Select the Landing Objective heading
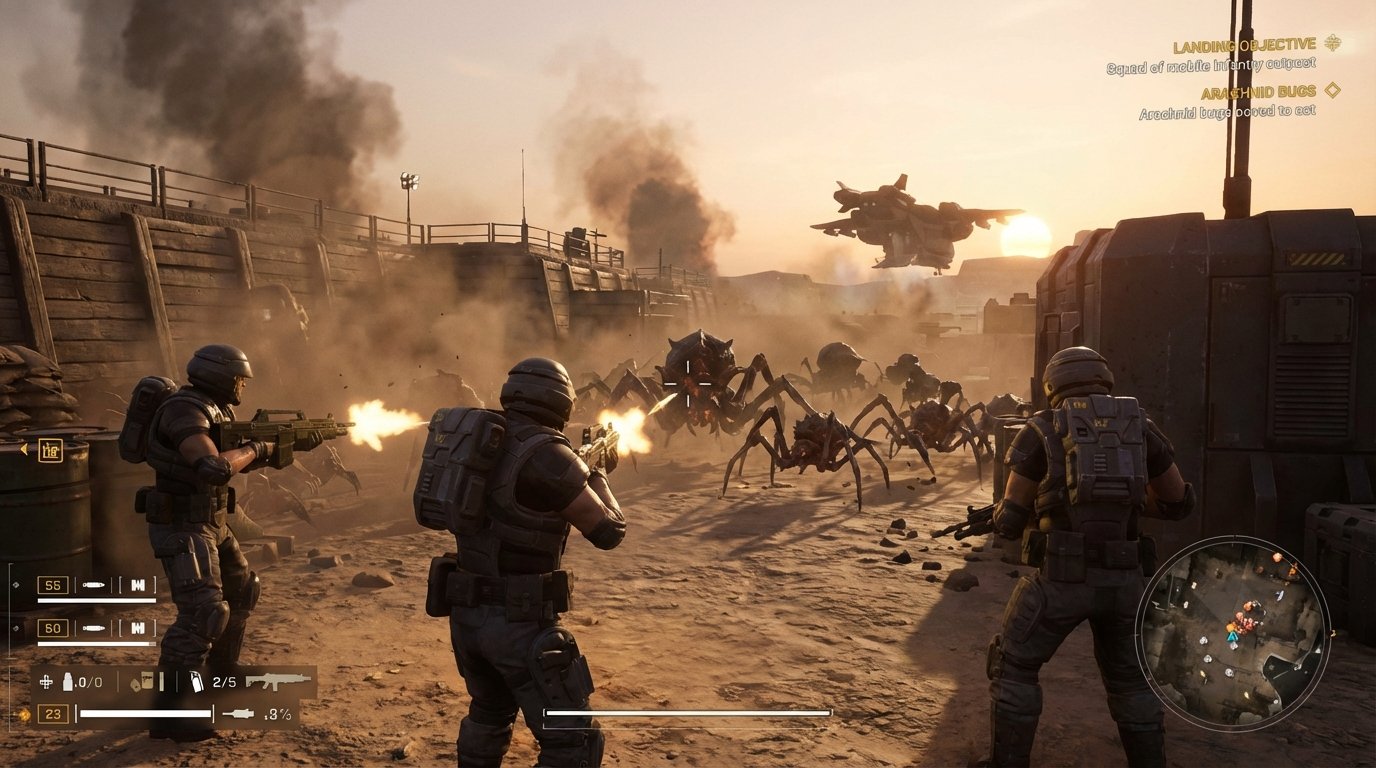Image resolution: width=1376 pixels, height=768 pixels. coord(1244,45)
